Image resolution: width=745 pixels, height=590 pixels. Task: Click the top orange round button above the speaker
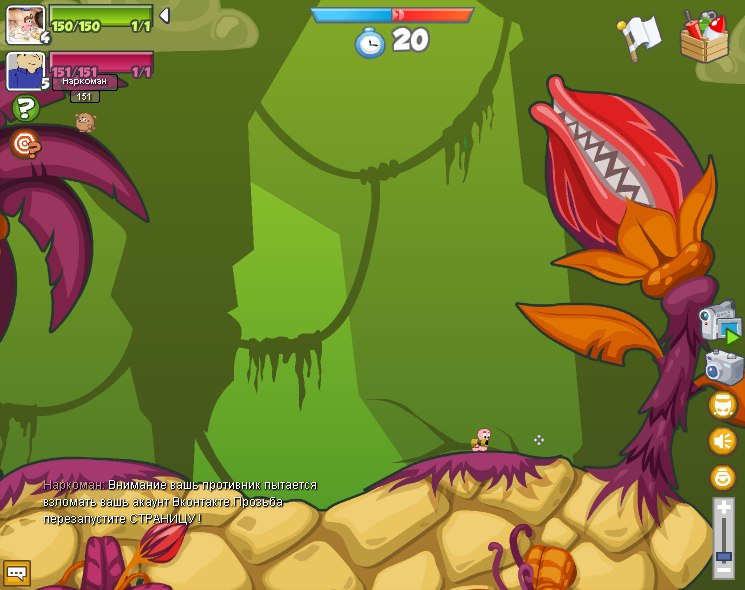(x=722, y=404)
